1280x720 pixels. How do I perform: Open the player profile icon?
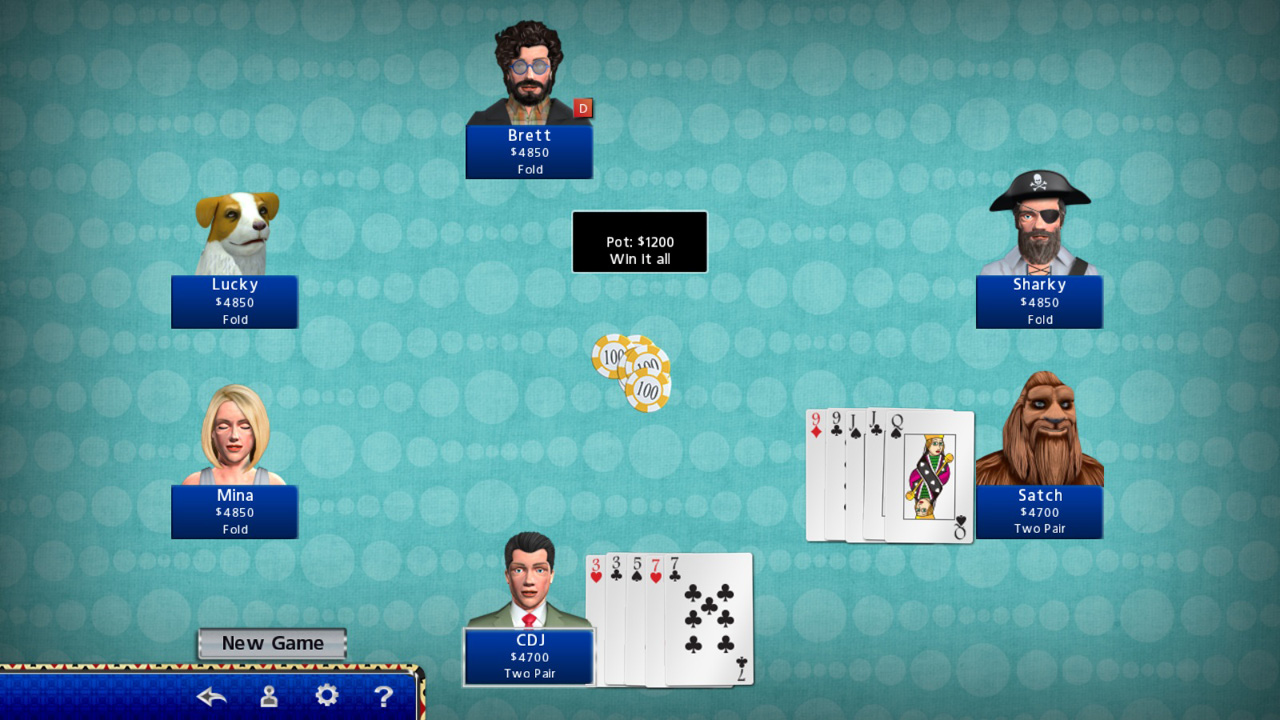tap(268, 694)
